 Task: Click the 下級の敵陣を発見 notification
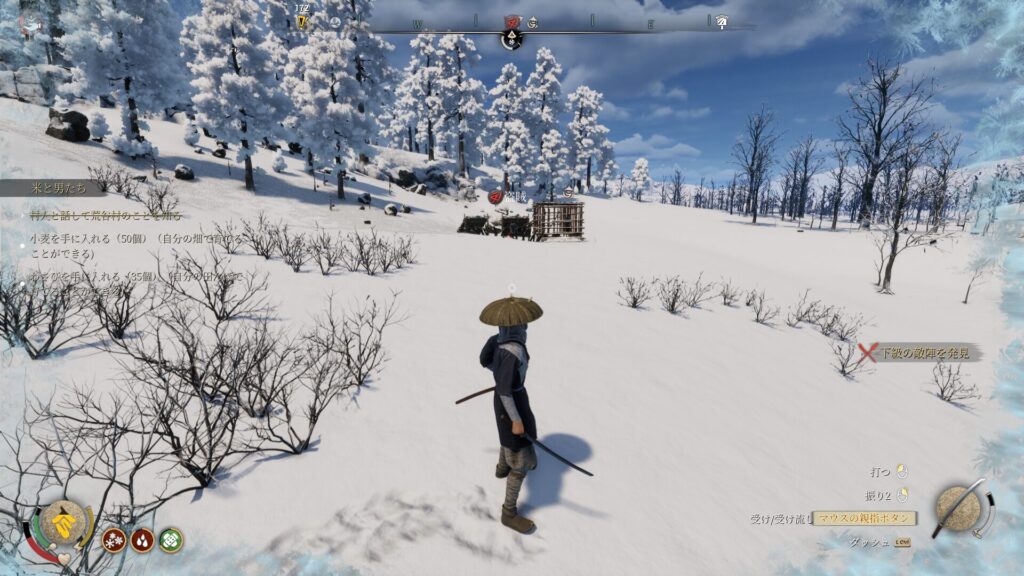coord(920,352)
